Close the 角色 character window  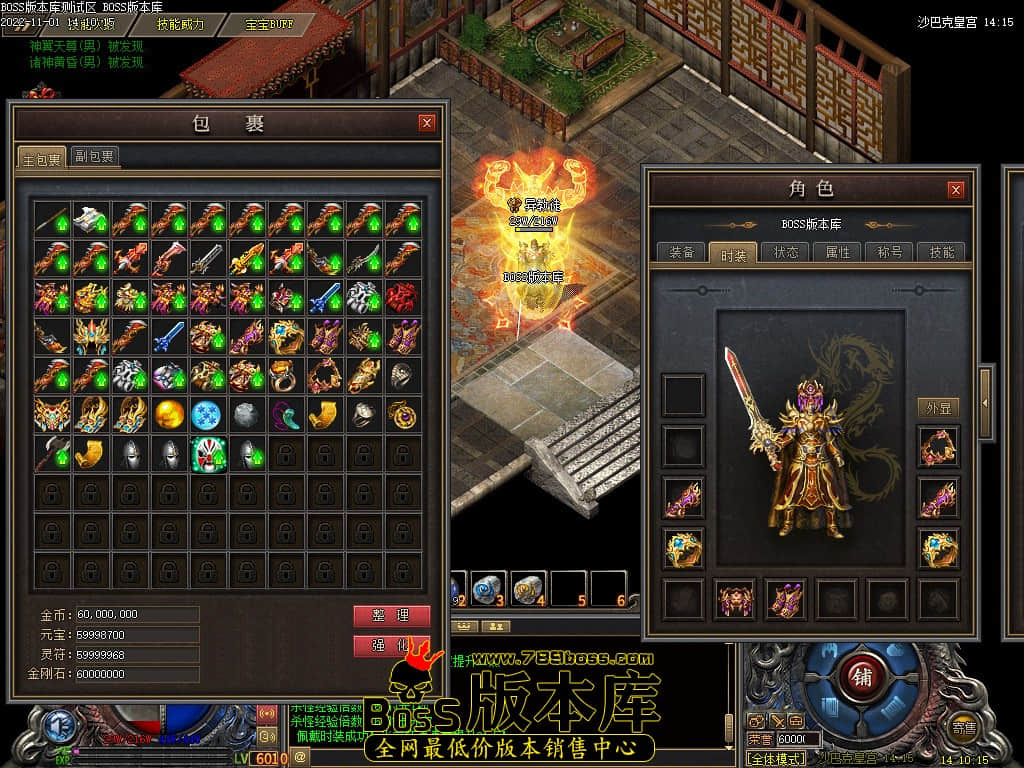click(956, 190)
